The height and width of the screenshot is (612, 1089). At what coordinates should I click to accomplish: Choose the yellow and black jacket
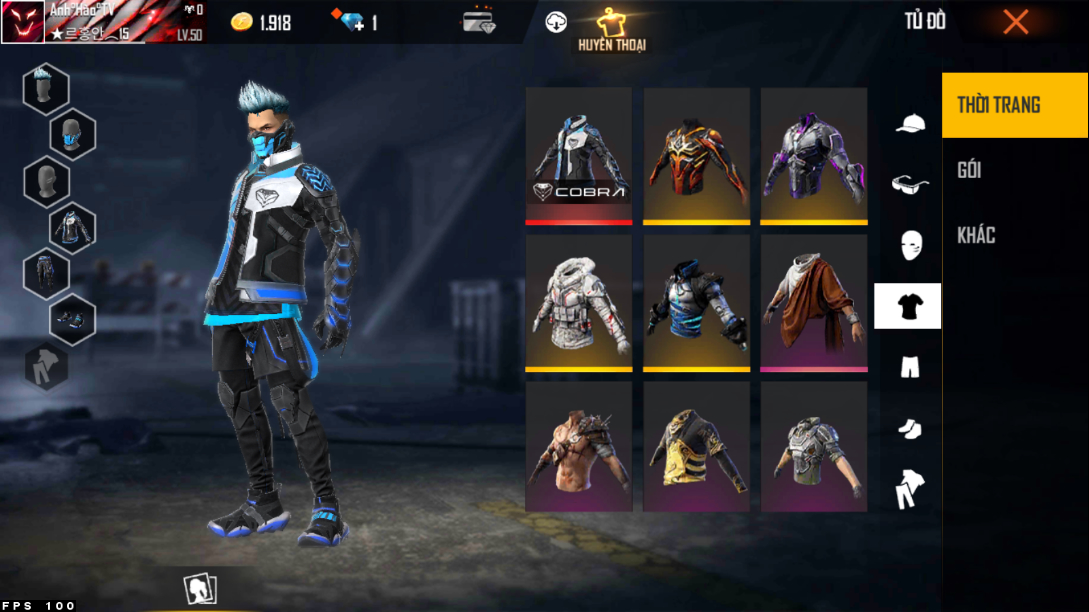[x=696, y=446]
